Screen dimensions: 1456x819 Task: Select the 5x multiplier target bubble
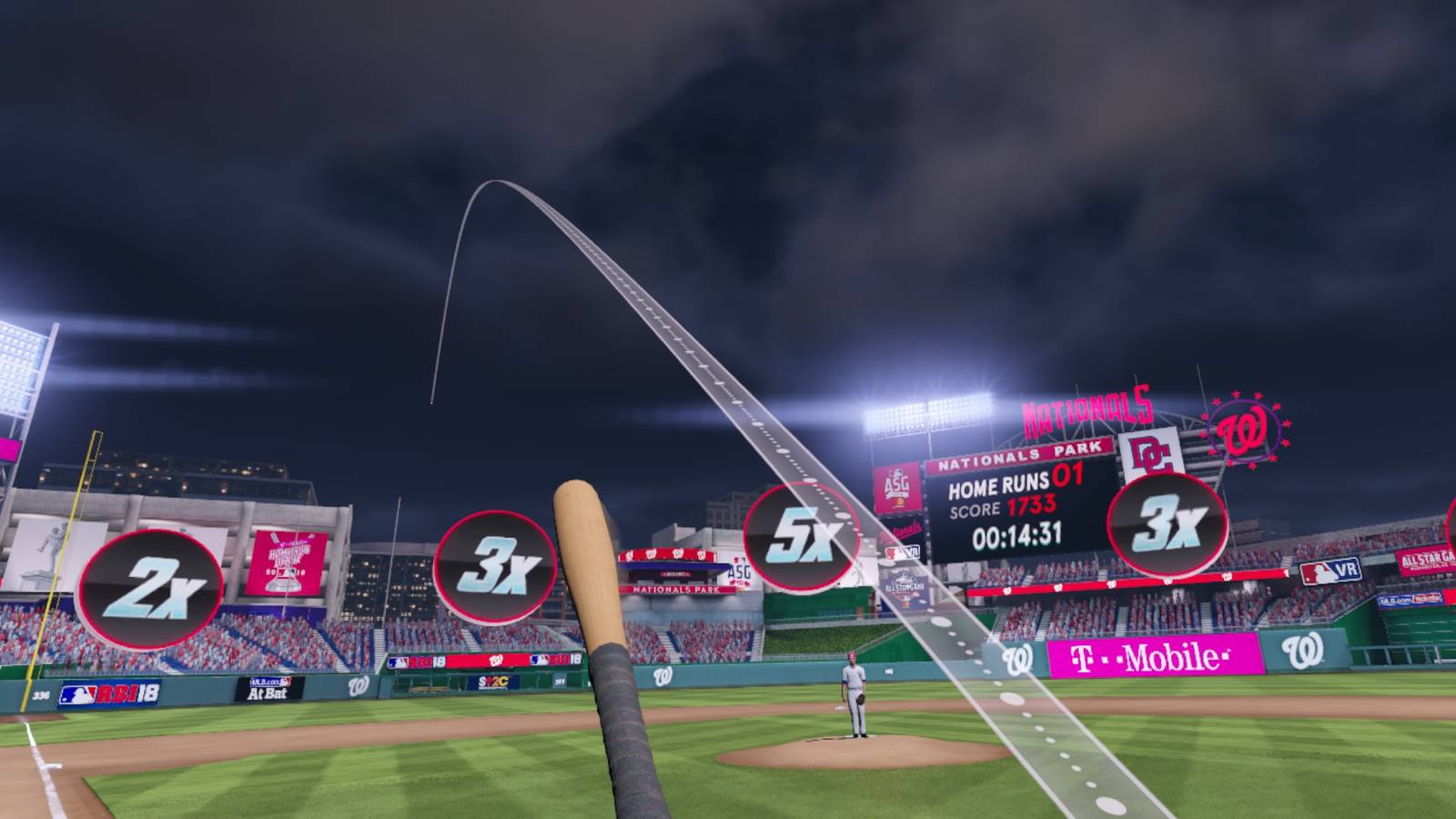pos(801,538)
